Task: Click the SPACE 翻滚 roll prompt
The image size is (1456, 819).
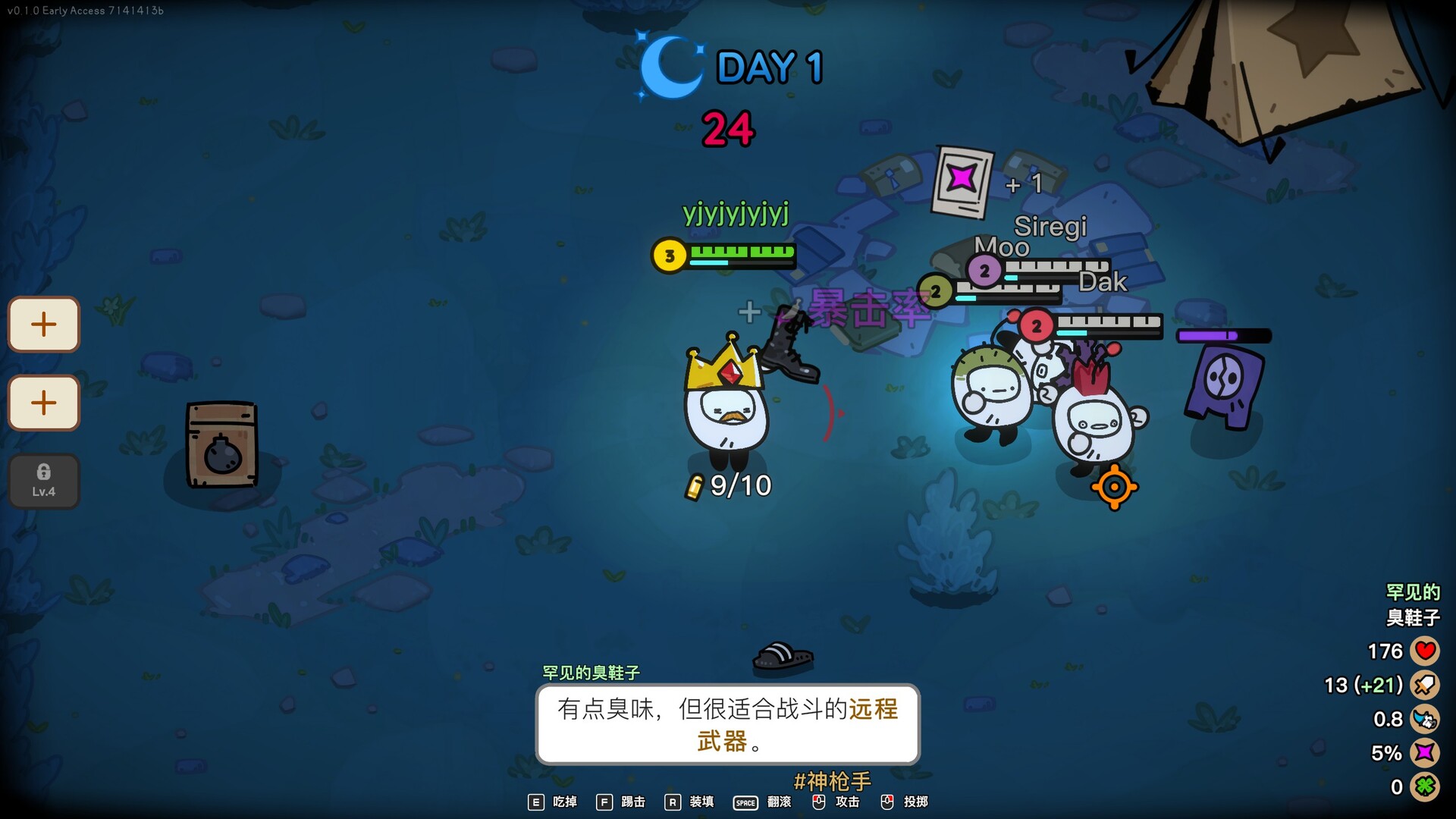Action: (x=764, y=802)
